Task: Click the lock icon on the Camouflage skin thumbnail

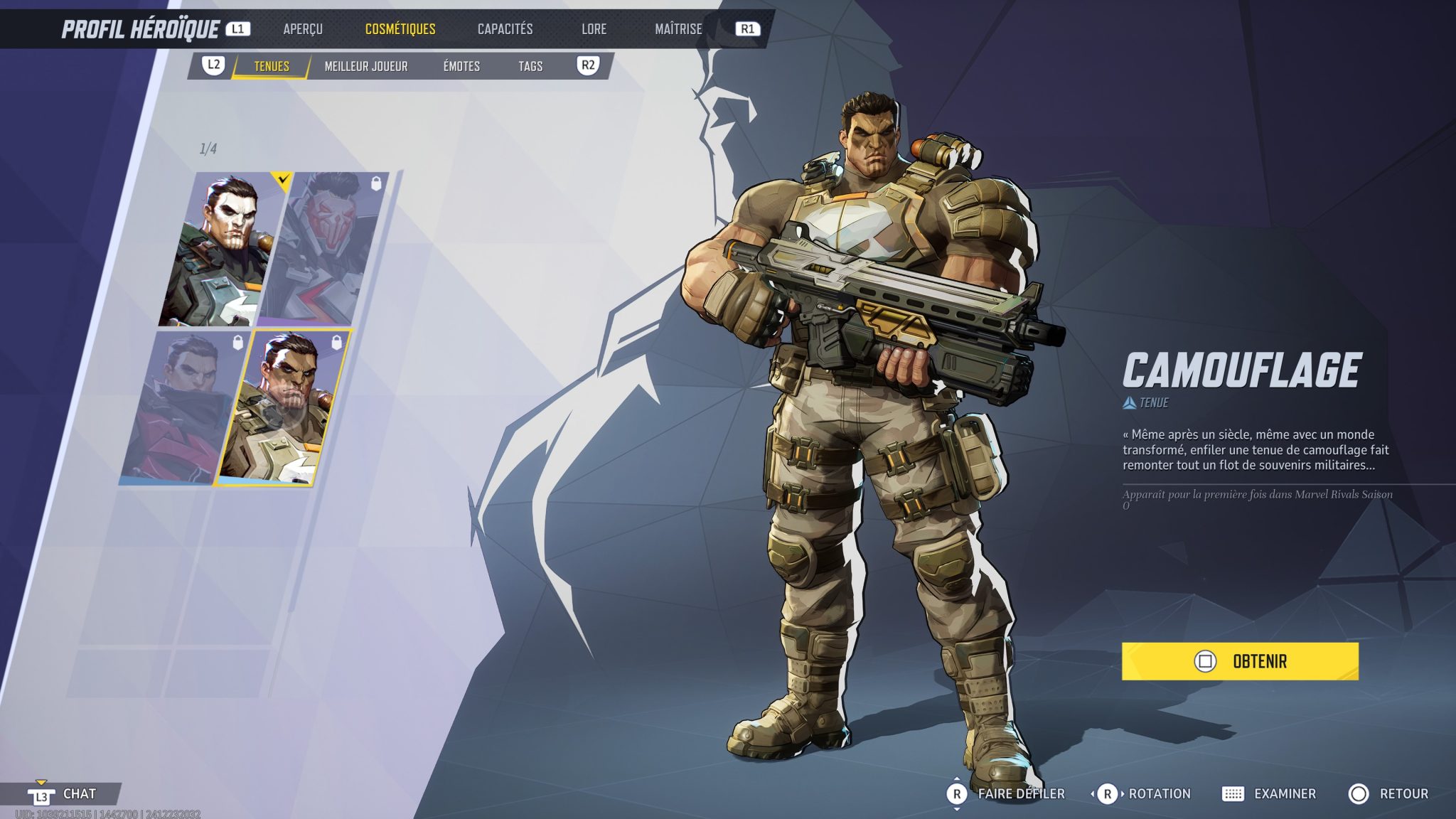Action: pyautogui.click(x=336, y=341)
